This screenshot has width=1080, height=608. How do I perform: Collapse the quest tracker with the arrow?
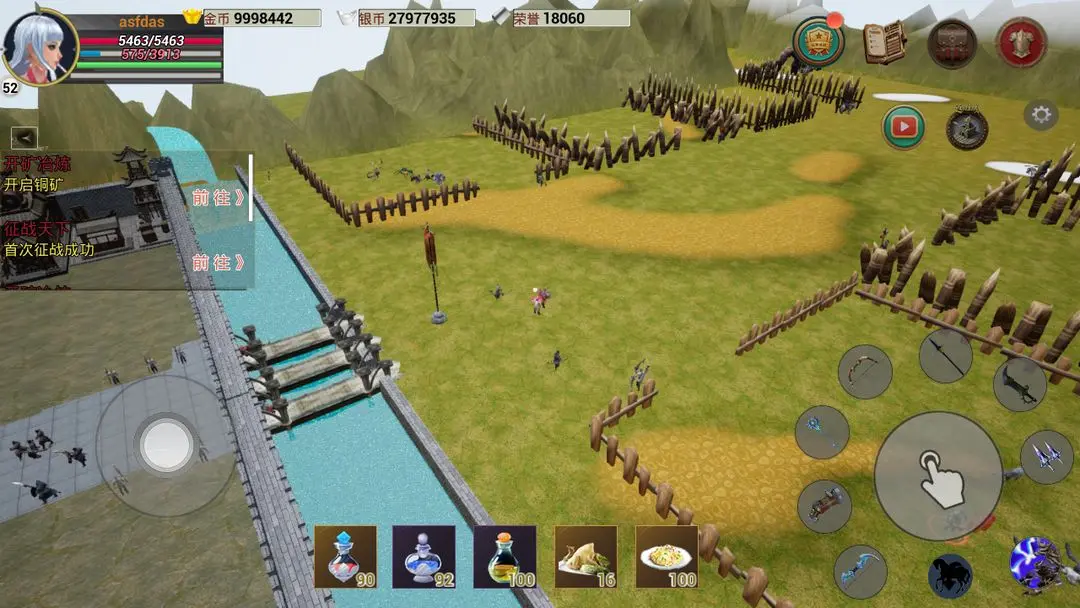pos(25,138)
